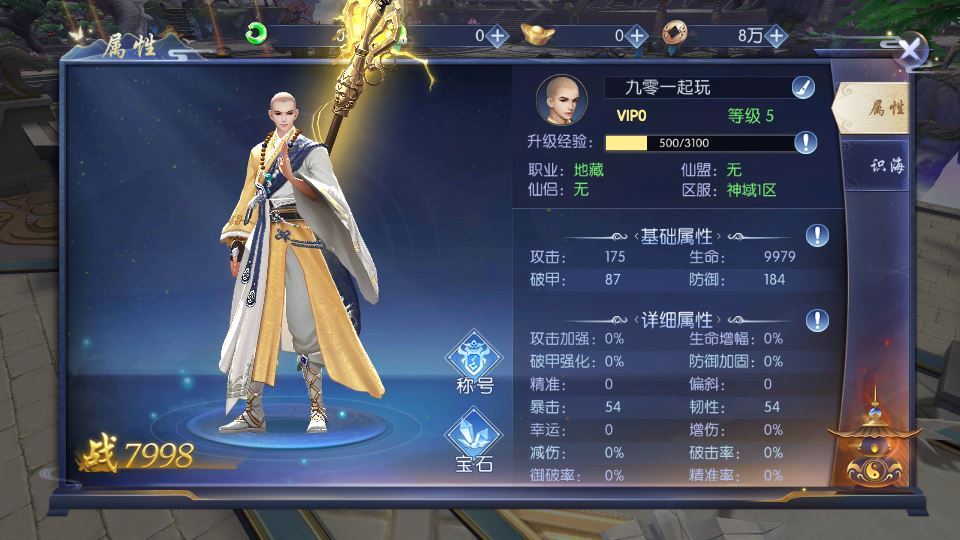
Task: Show upgrade experience info
Action: click(806, 142)
